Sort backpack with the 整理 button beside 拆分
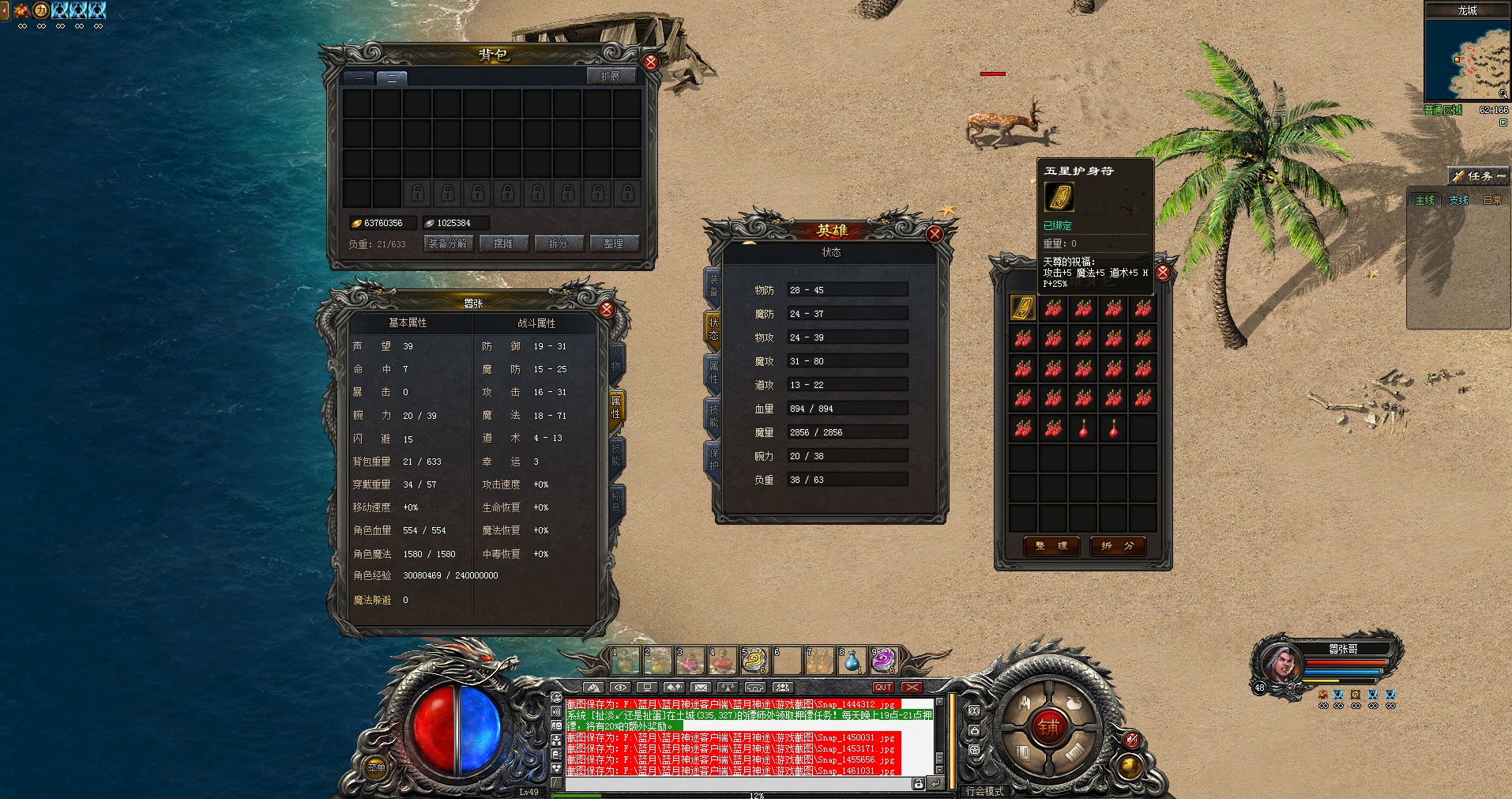 point(614,243)
